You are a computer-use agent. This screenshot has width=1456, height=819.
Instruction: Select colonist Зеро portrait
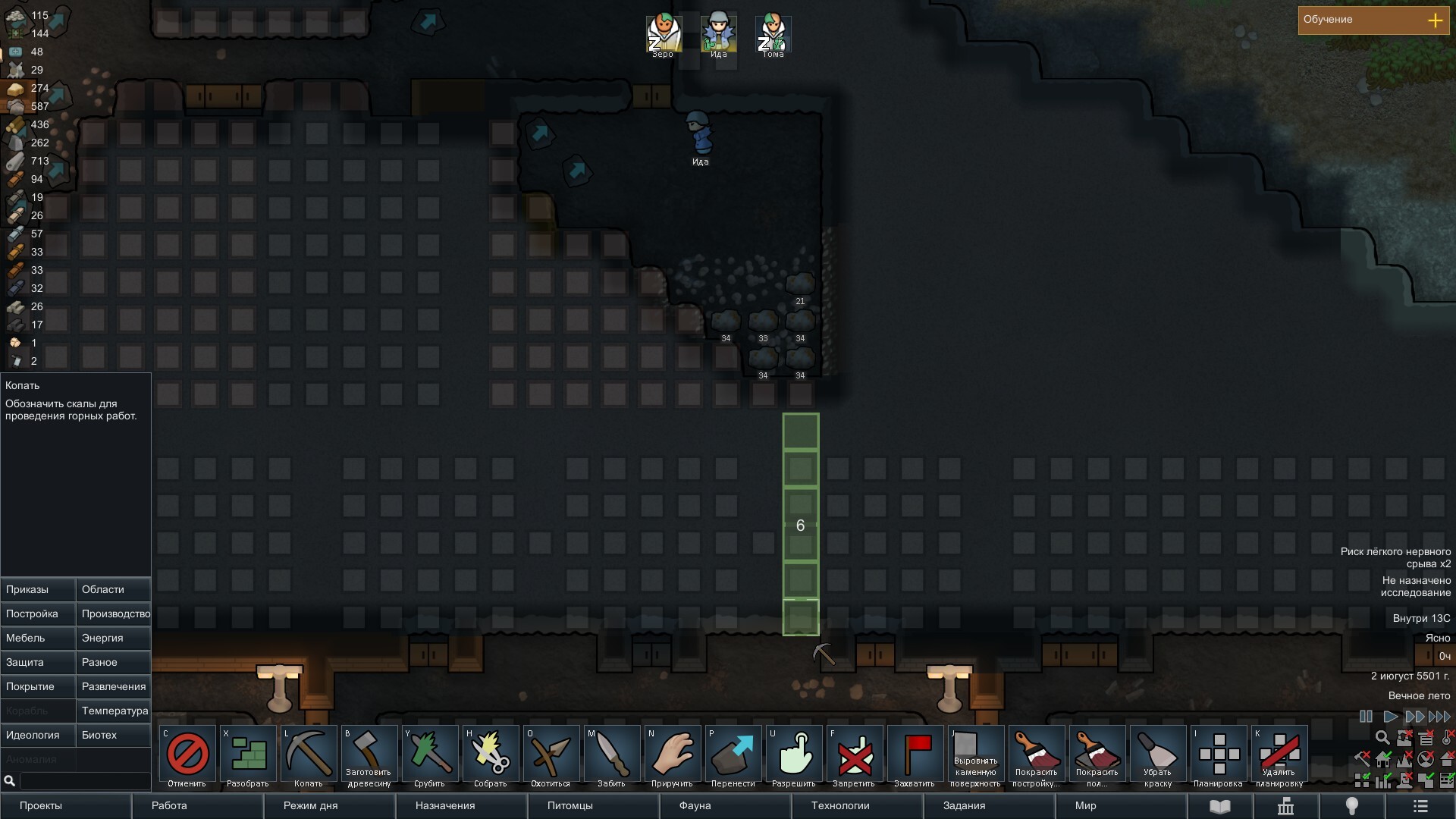pos(664,34)
